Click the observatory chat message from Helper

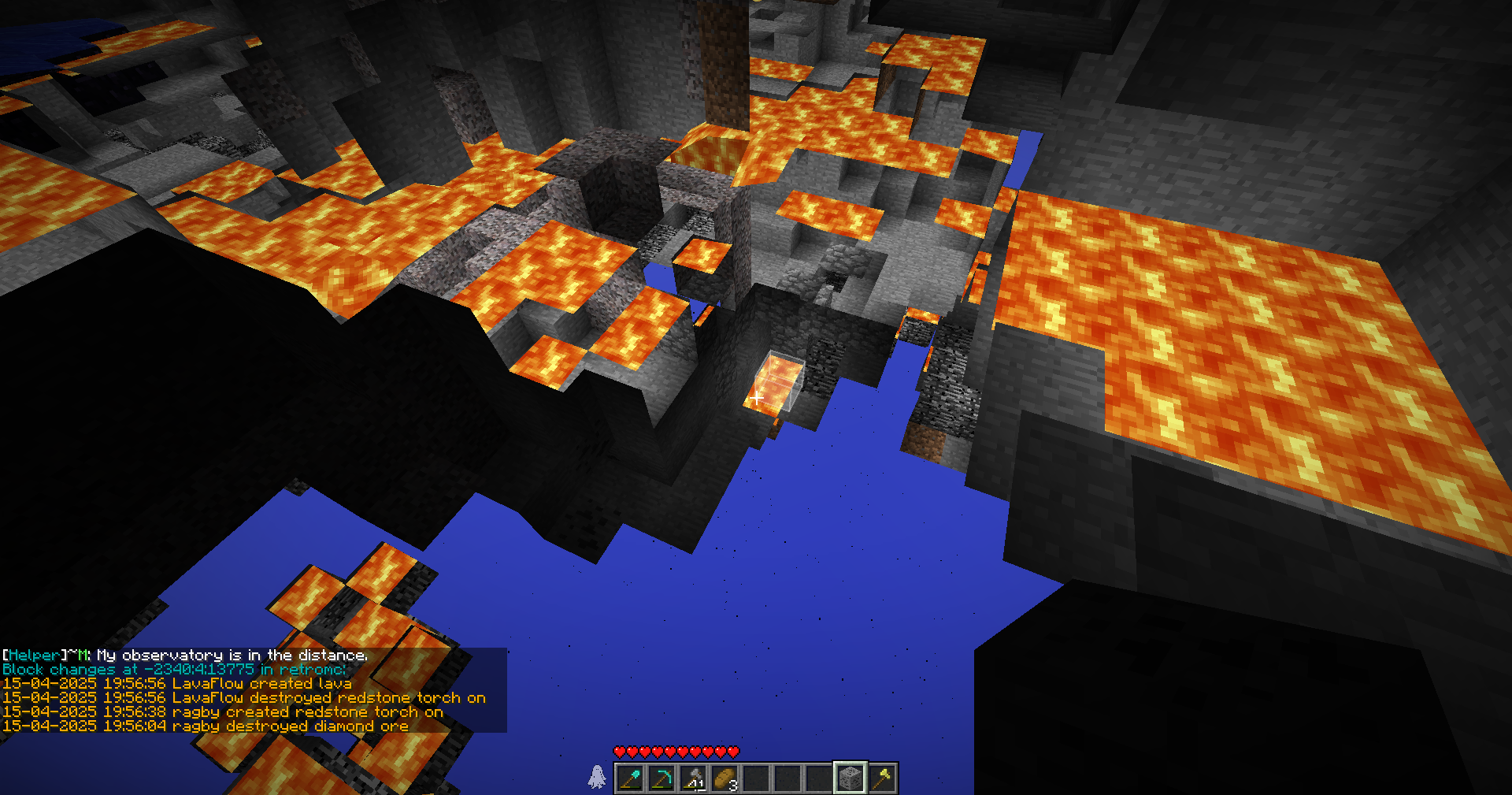point(185,655)
